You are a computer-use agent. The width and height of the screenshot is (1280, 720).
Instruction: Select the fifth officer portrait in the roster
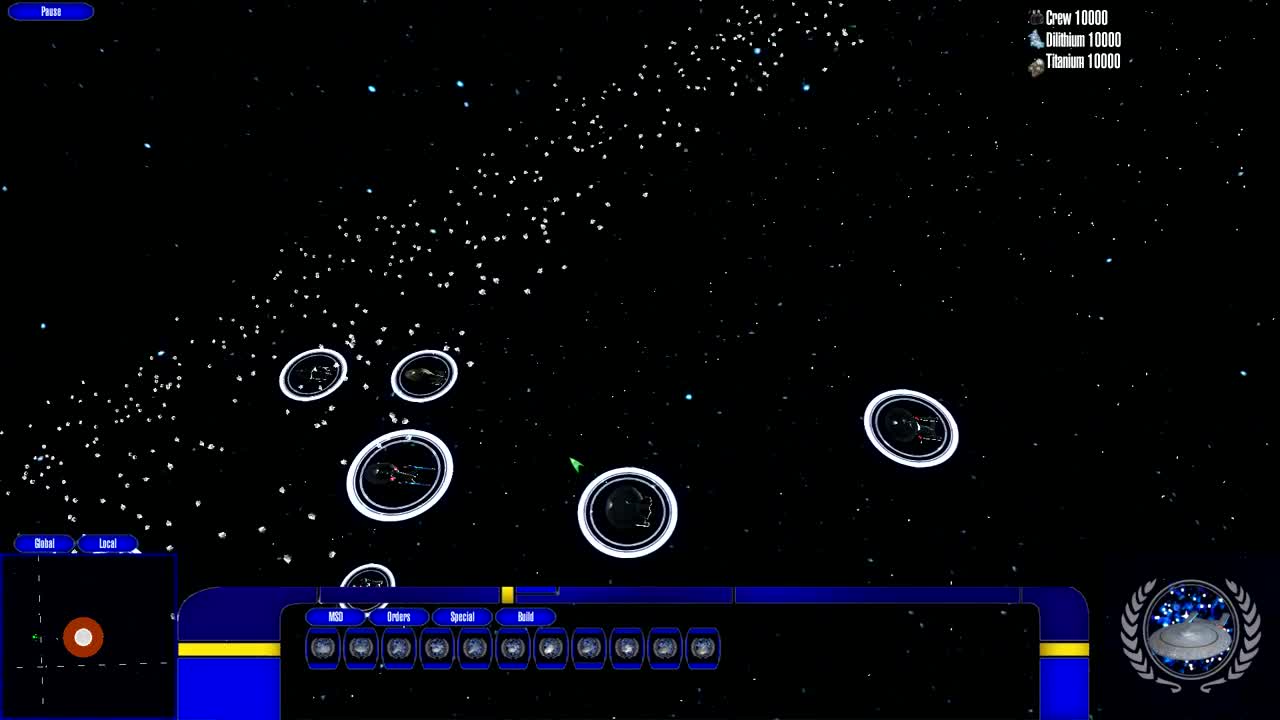click(x=475, y=648)
